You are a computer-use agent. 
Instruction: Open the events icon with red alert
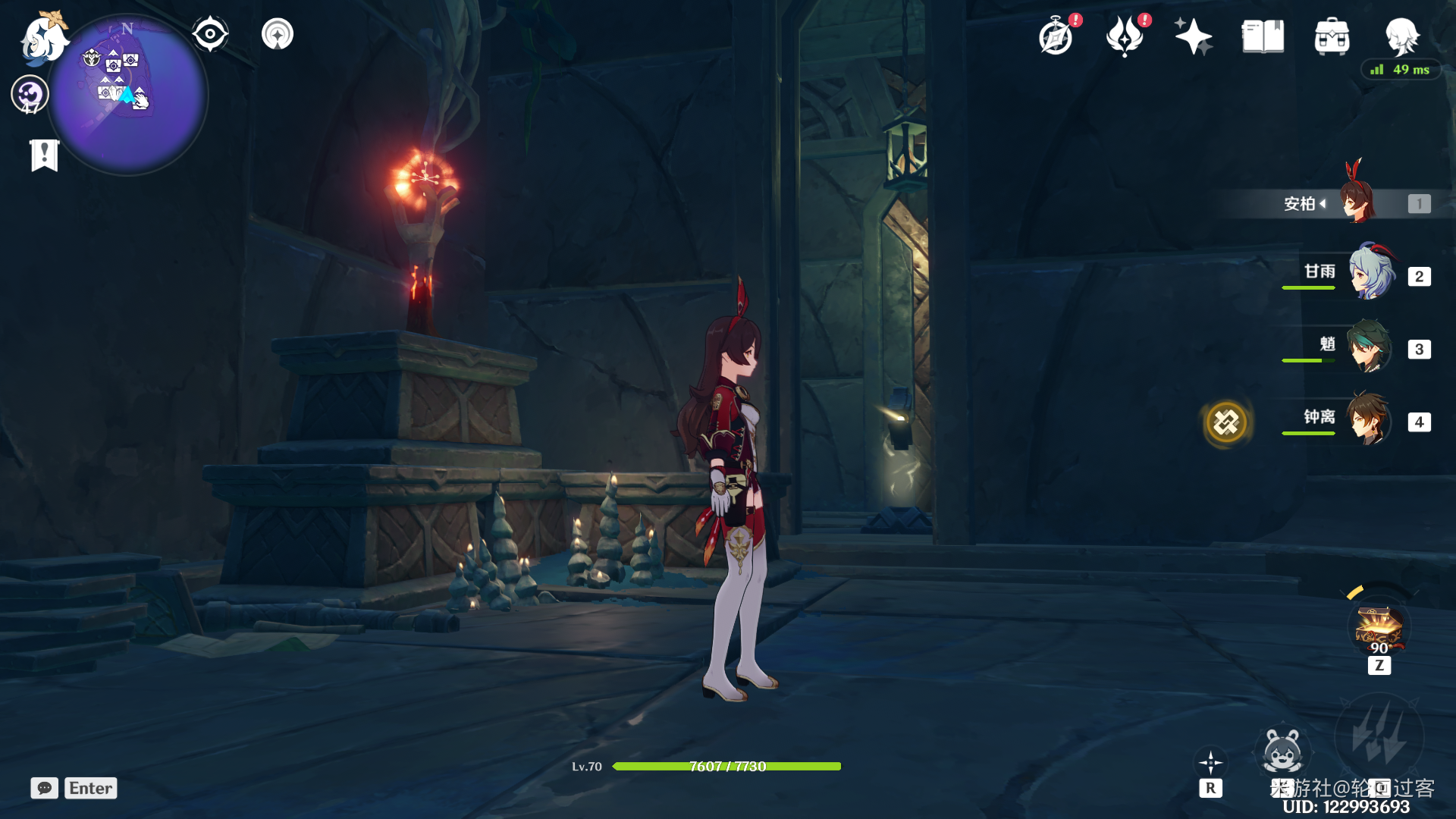(x=1125, y=36)
